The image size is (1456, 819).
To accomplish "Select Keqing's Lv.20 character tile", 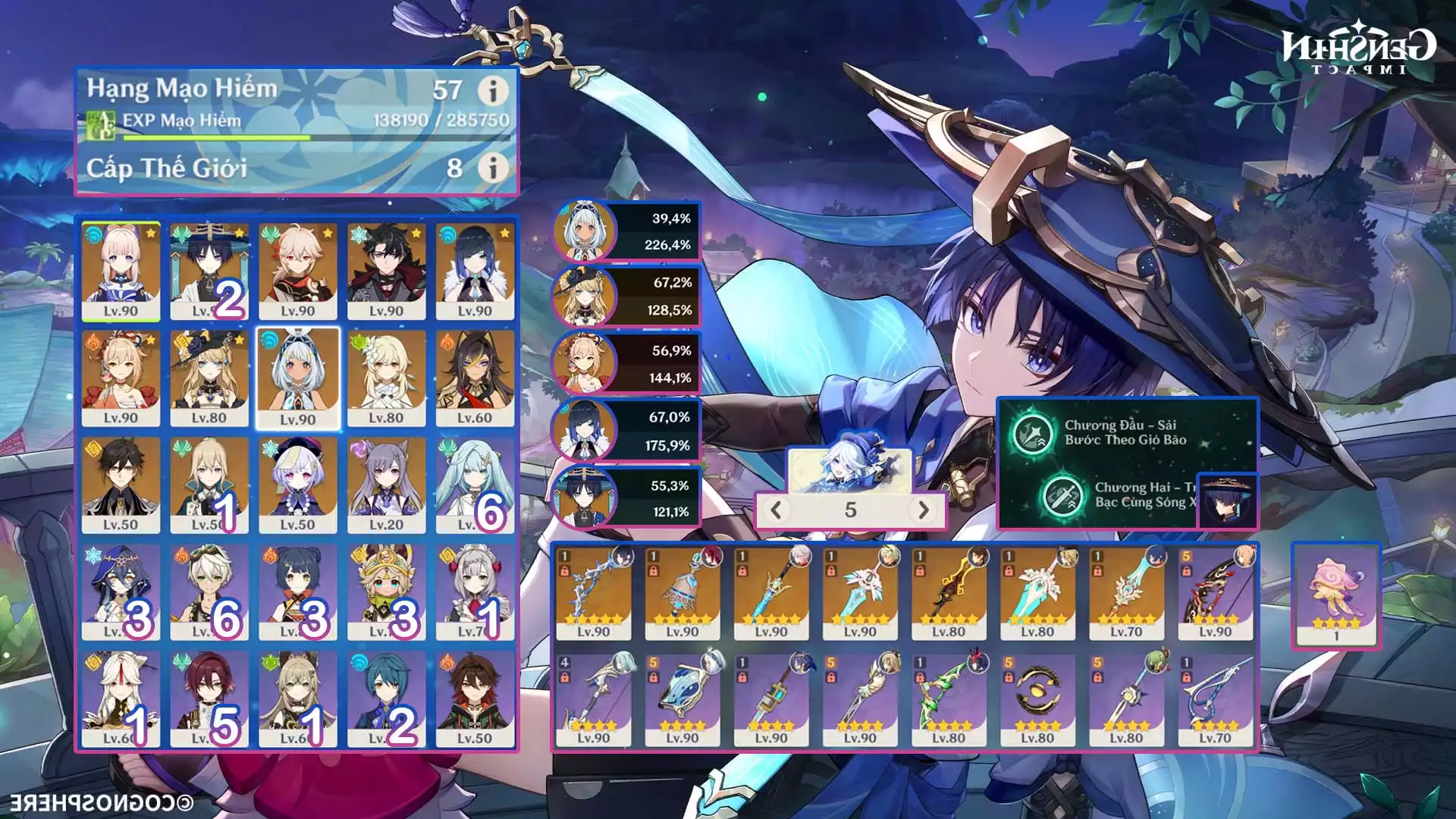I will (386, 485).
